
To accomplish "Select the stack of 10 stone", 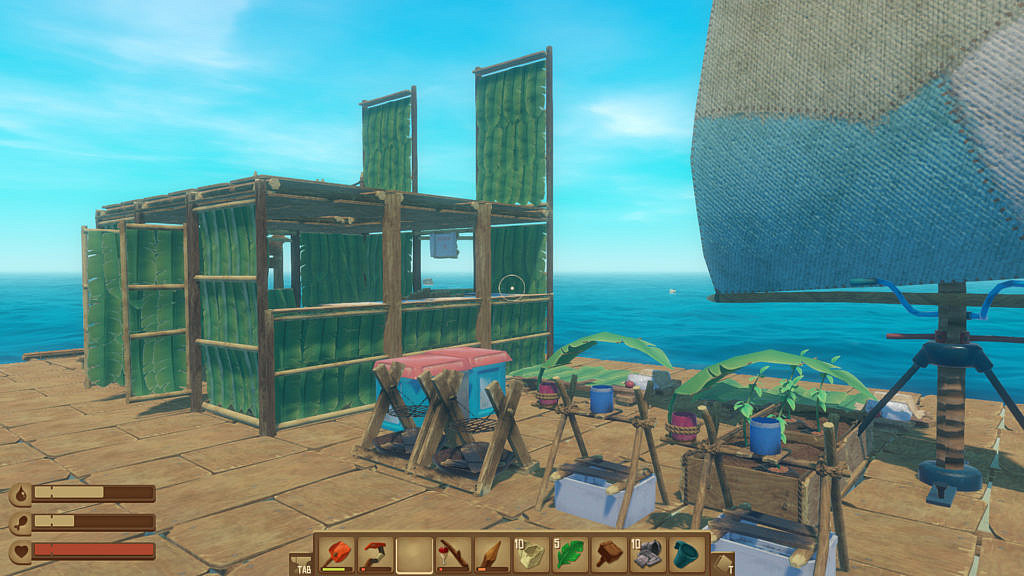I will click(531, 555).
